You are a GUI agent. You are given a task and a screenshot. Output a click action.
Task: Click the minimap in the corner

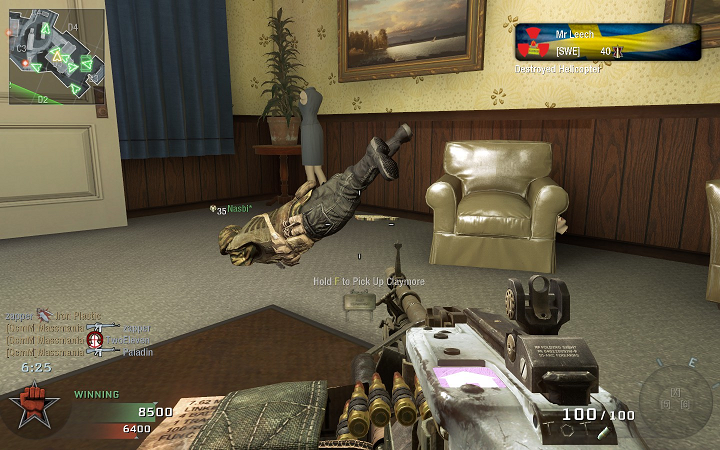[55, 56]
